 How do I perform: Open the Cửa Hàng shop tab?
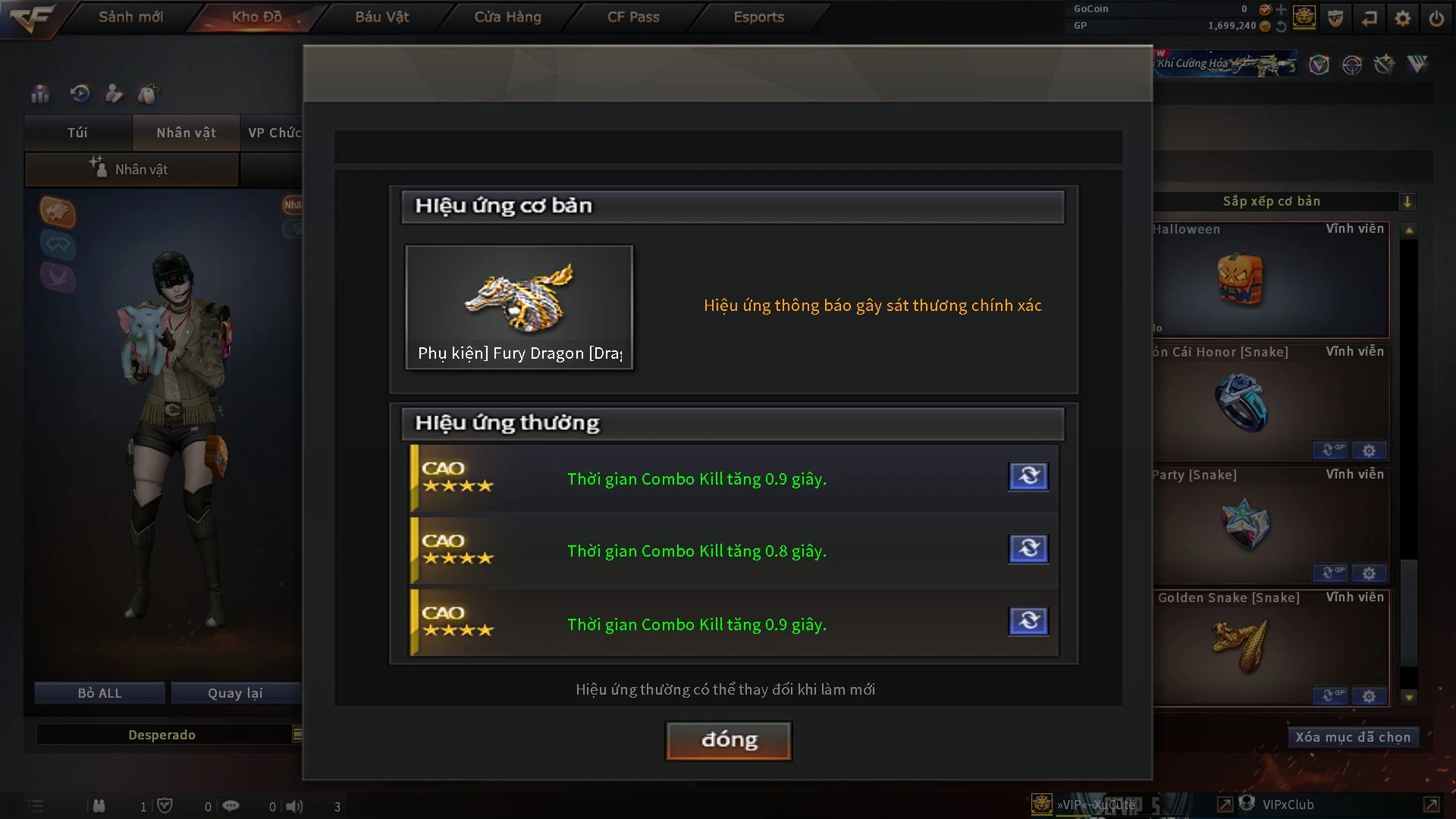point(507,17)
